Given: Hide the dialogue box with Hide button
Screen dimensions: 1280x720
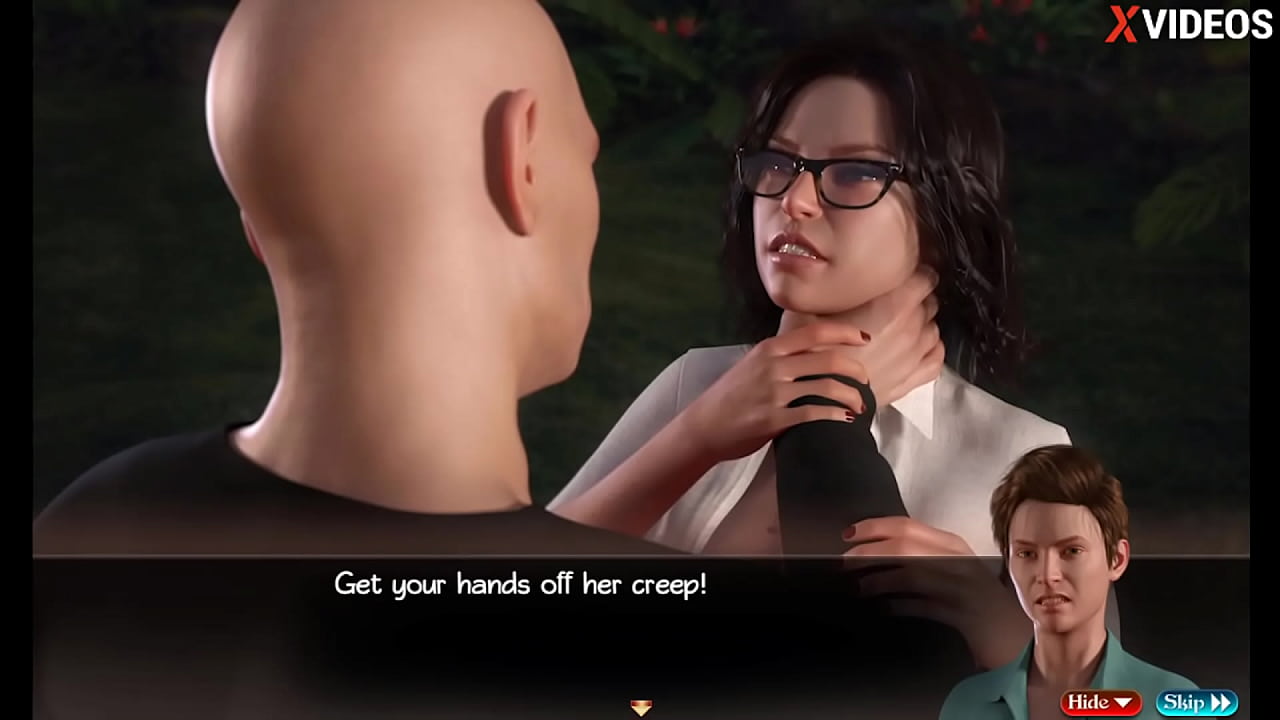Looking at the screenshot, I should pos(1100,703).
